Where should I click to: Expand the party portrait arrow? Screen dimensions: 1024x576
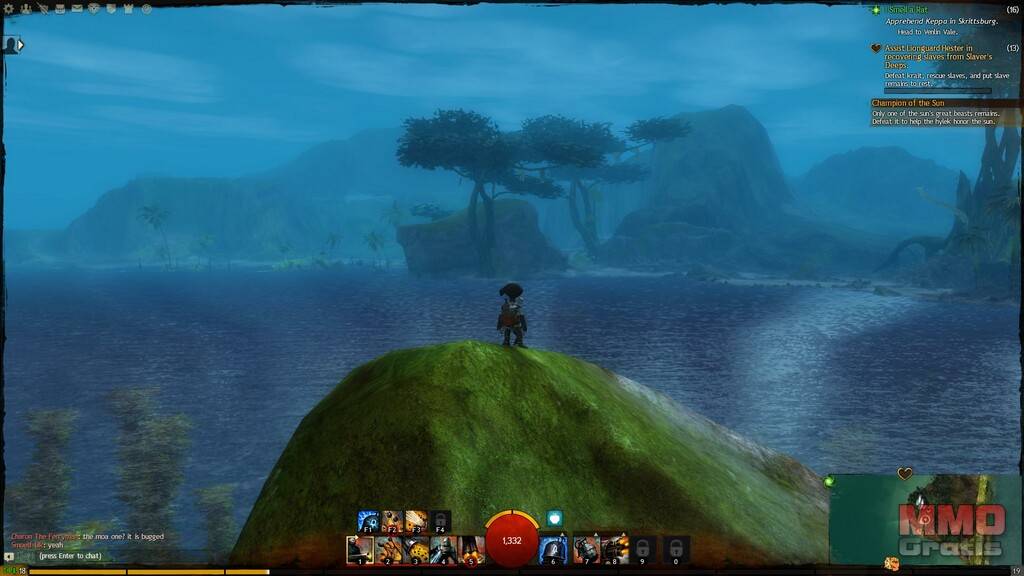pos(21,44)
